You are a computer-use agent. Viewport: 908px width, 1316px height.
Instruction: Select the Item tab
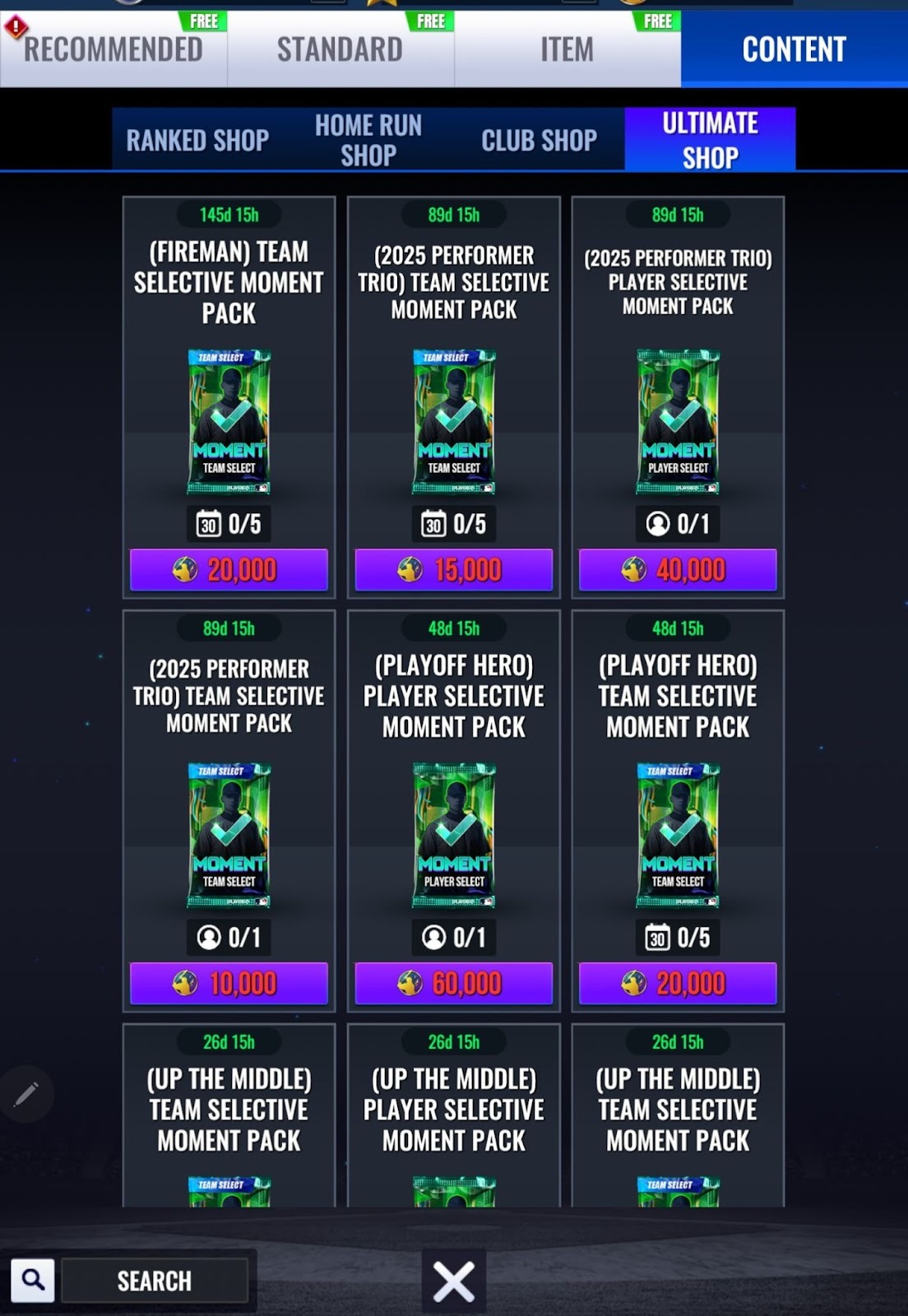[567, 49]
